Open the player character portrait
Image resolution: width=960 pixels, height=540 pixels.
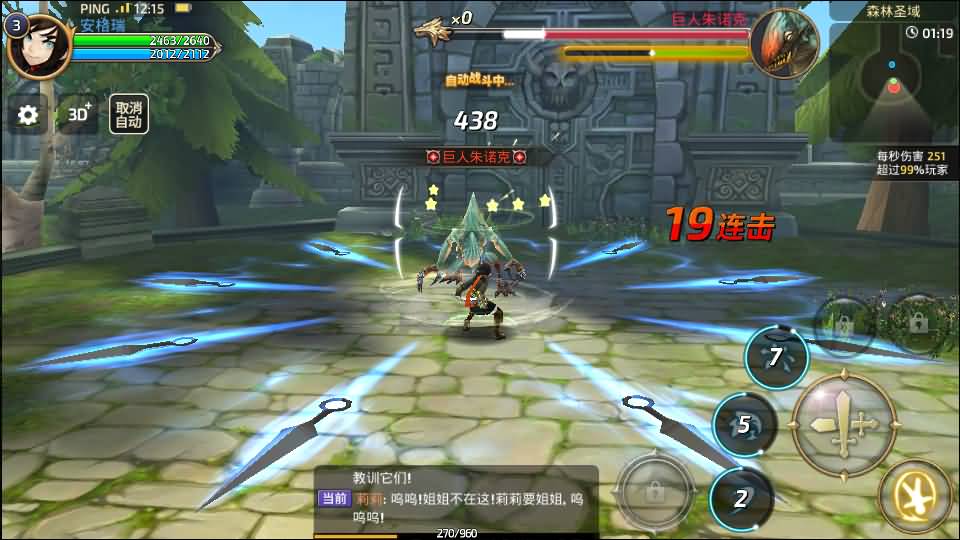pos(39,46)
